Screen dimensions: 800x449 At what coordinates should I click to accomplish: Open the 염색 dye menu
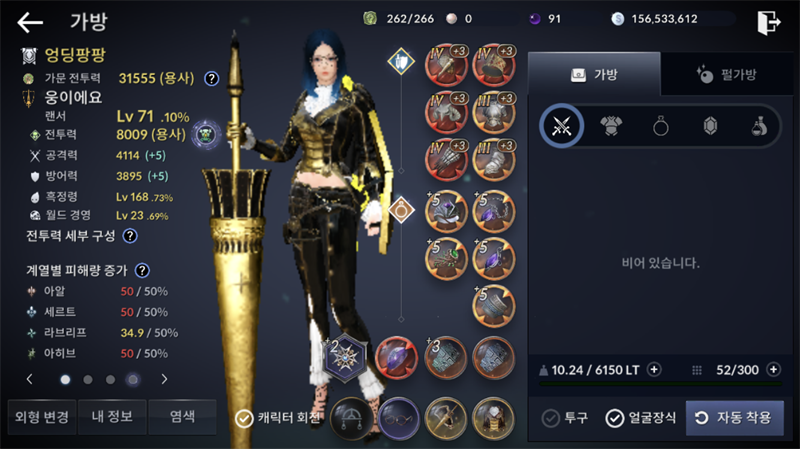[182, 416]
